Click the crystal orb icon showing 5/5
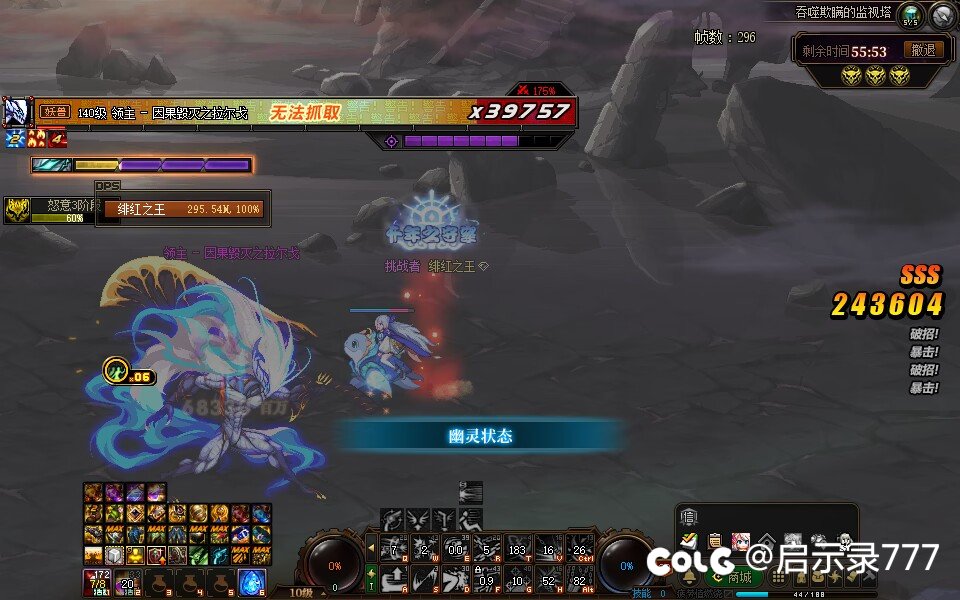The width and height of the screenshot is (960, 600). click(910, 15)
